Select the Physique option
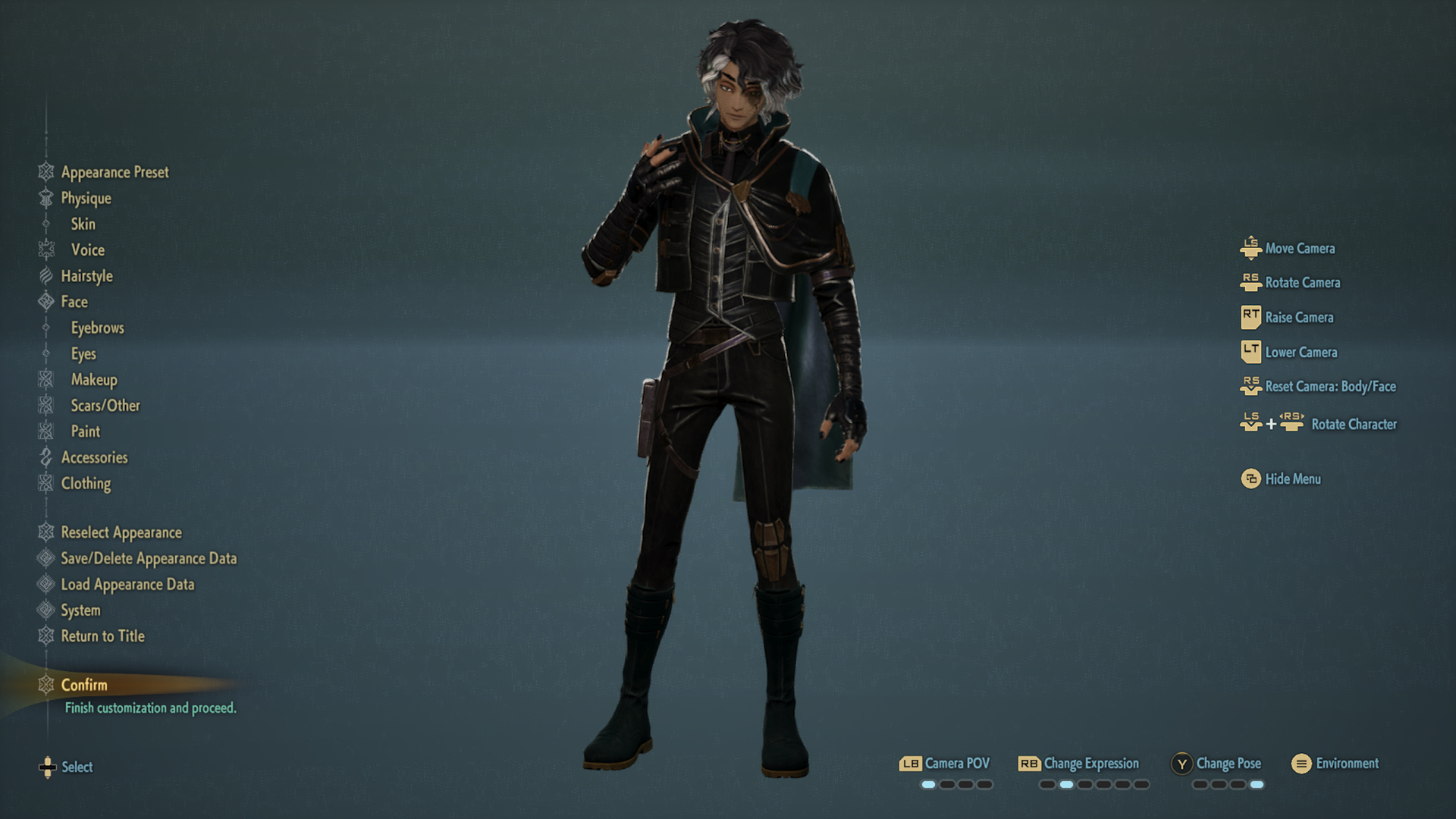The image size is (1456, 819). pyautogui.click(x=86, y=199)
